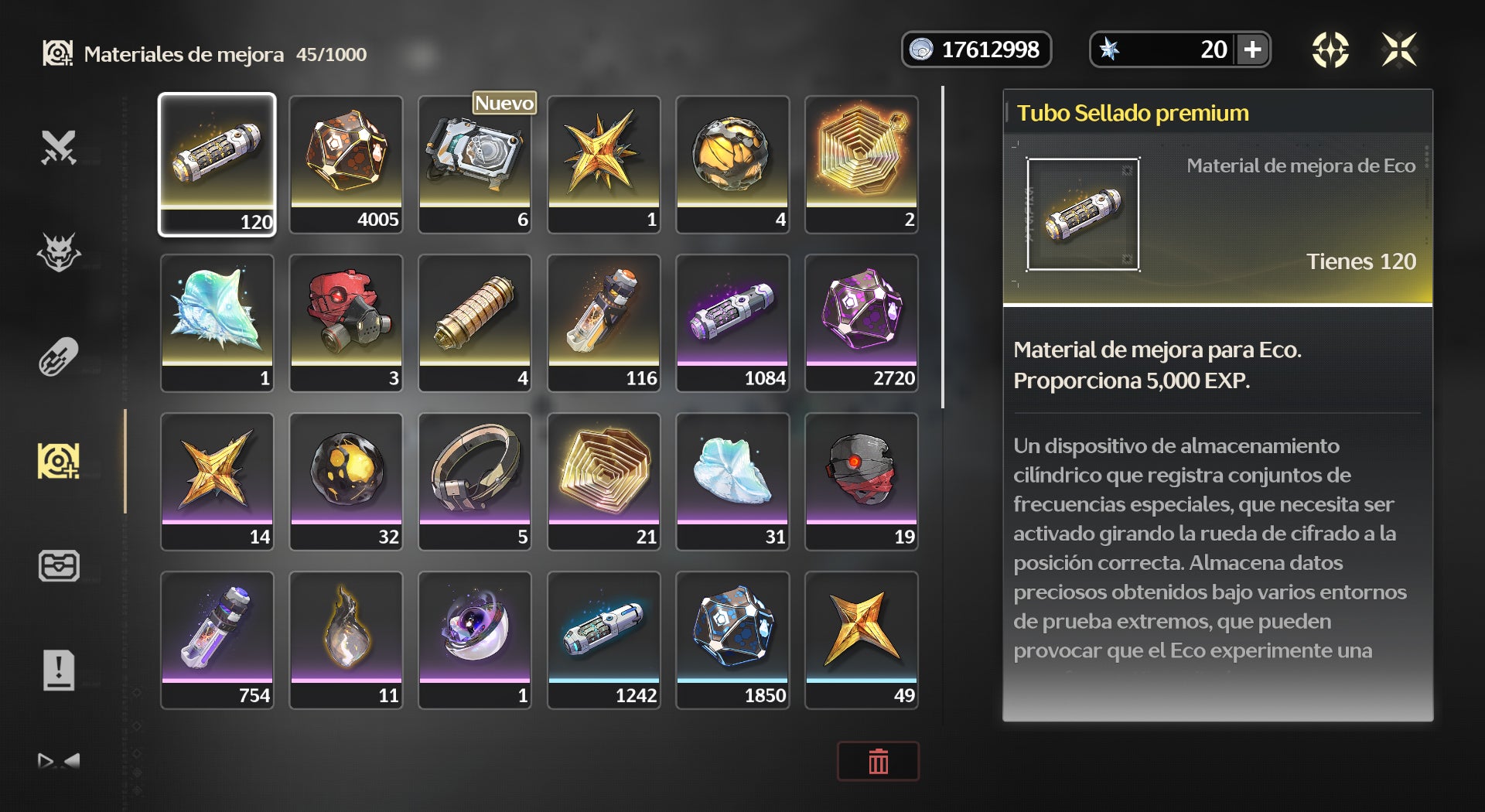Switch to the pill-shaped consumables tab

(x=59, y=357)
